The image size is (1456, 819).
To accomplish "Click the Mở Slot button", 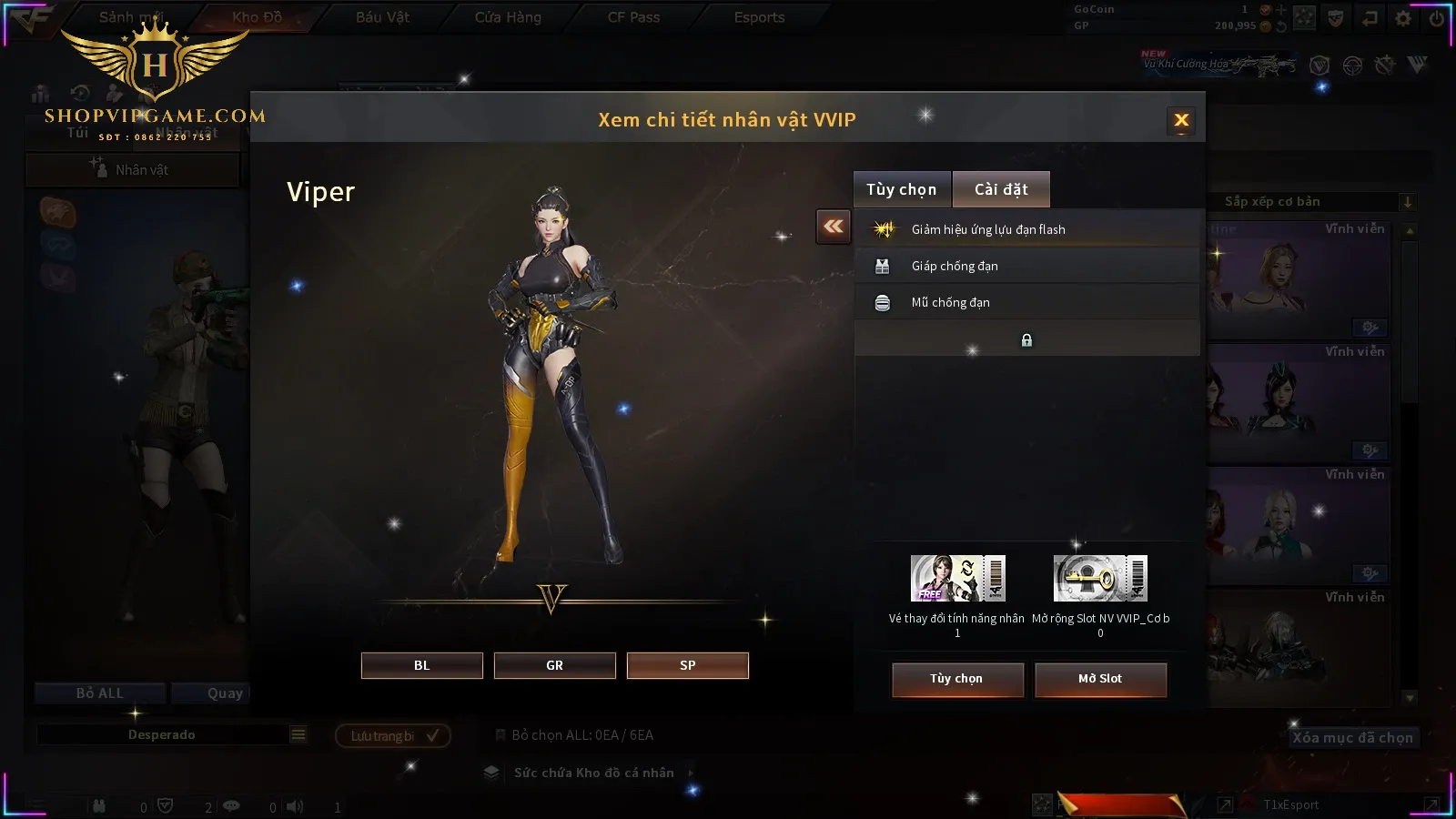I will (1099, 679).
